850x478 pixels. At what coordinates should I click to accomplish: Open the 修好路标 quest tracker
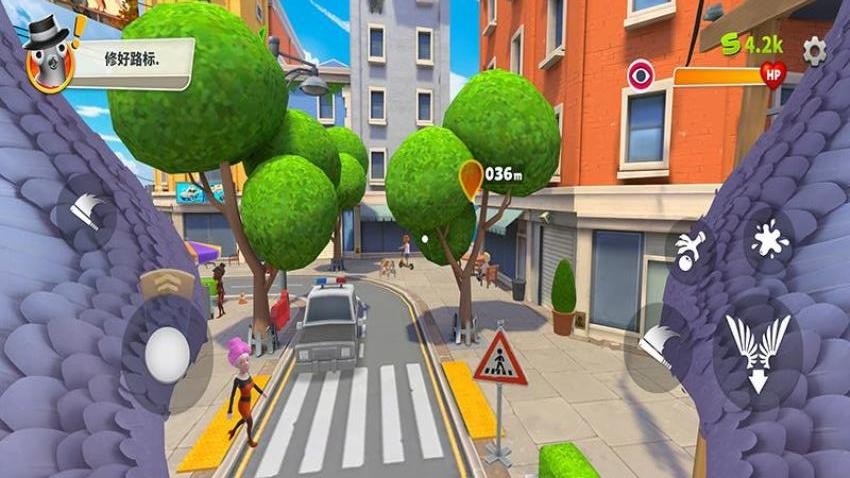click(x=133, y=57)
